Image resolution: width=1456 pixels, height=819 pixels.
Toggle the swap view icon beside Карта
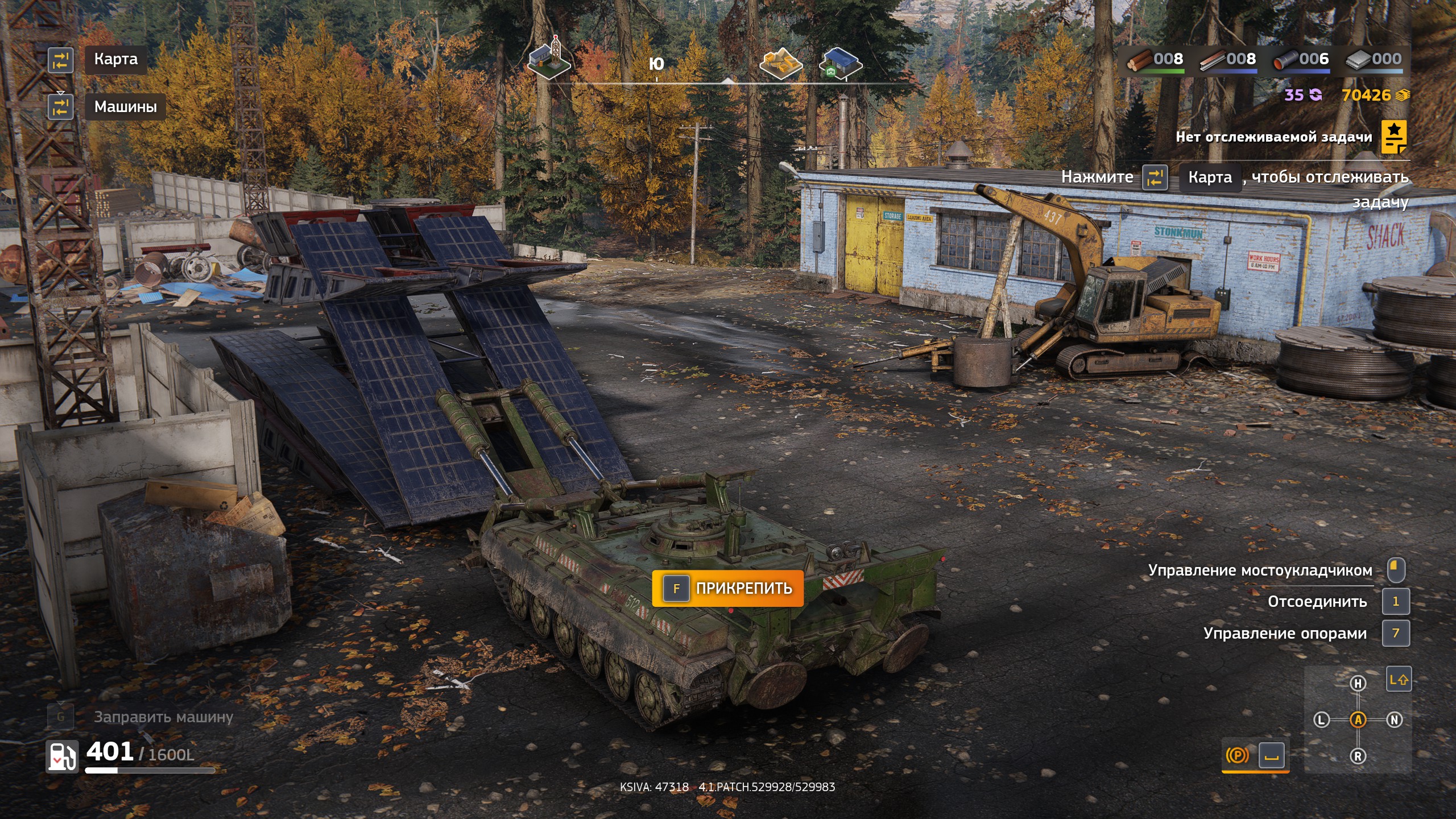pyautogui.click(x=62, y=59)
